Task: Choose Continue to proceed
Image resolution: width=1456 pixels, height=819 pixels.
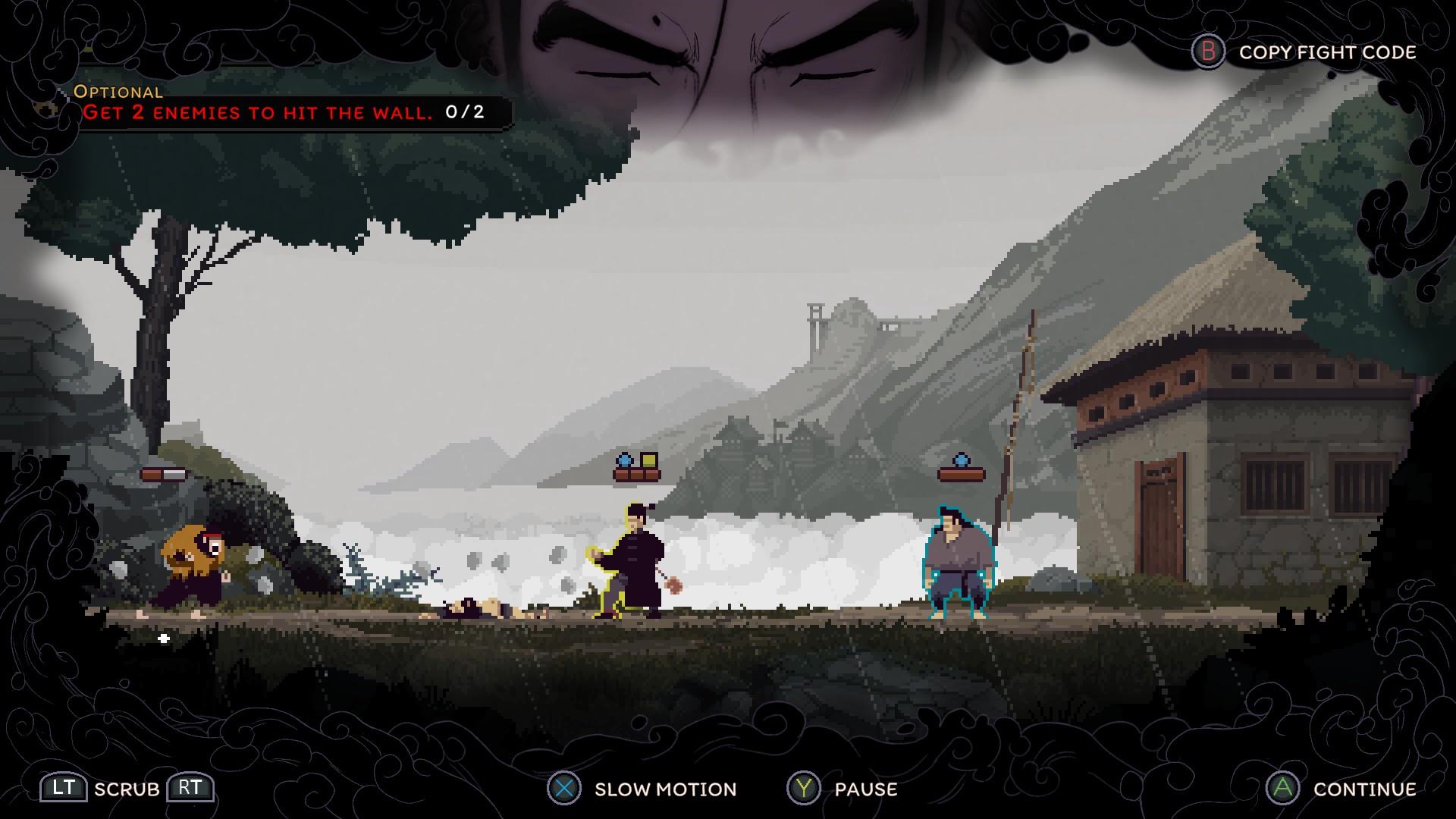Action: (x=1342, y=789)
